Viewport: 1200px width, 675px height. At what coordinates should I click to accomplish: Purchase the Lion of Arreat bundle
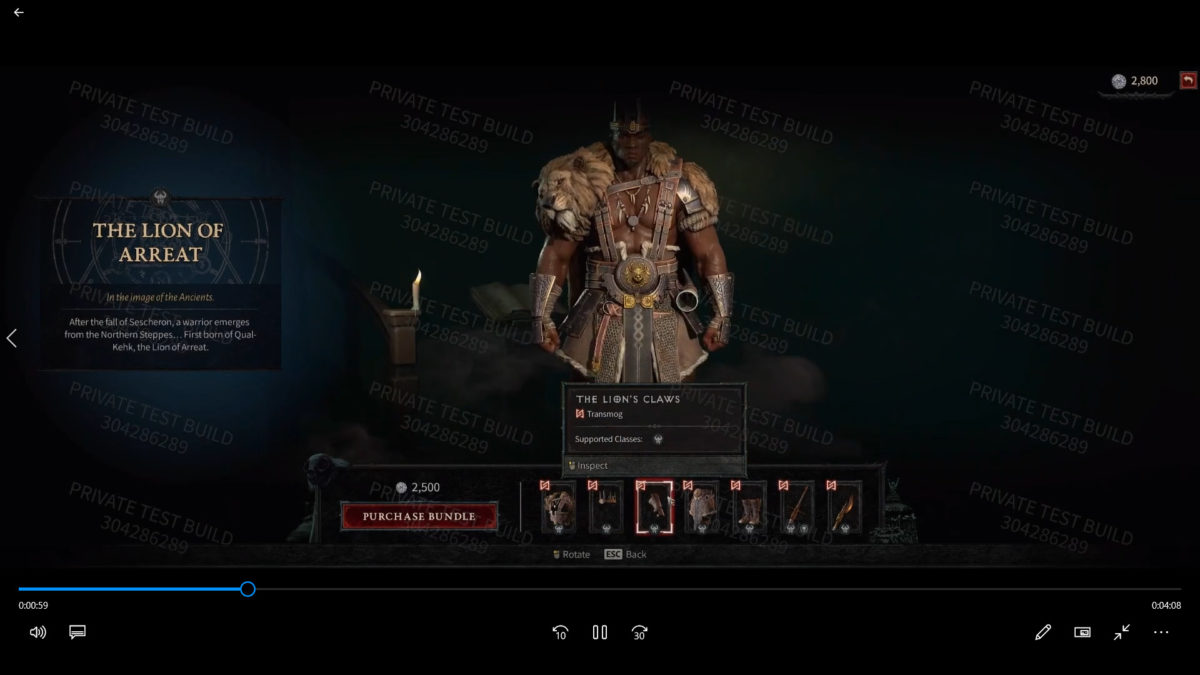pyautogui.click(x=418, y=516)
